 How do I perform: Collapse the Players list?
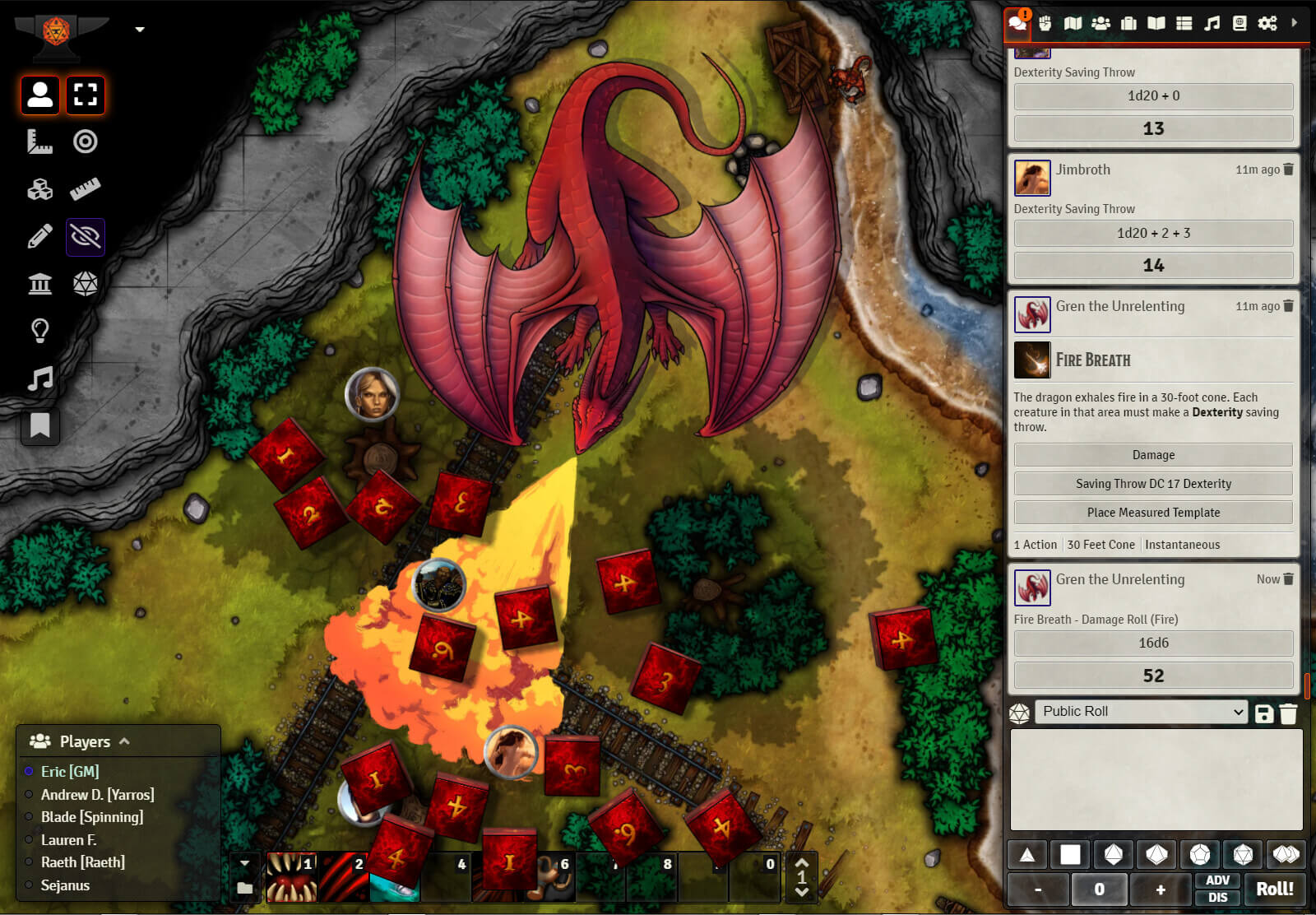[x=125, y=741]
